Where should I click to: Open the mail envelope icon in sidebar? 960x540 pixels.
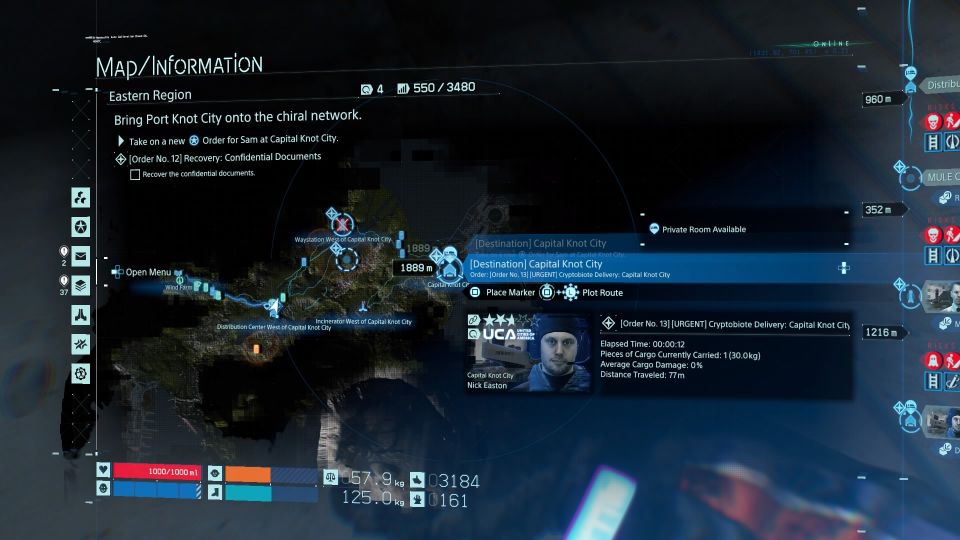(x=81, y=255)
